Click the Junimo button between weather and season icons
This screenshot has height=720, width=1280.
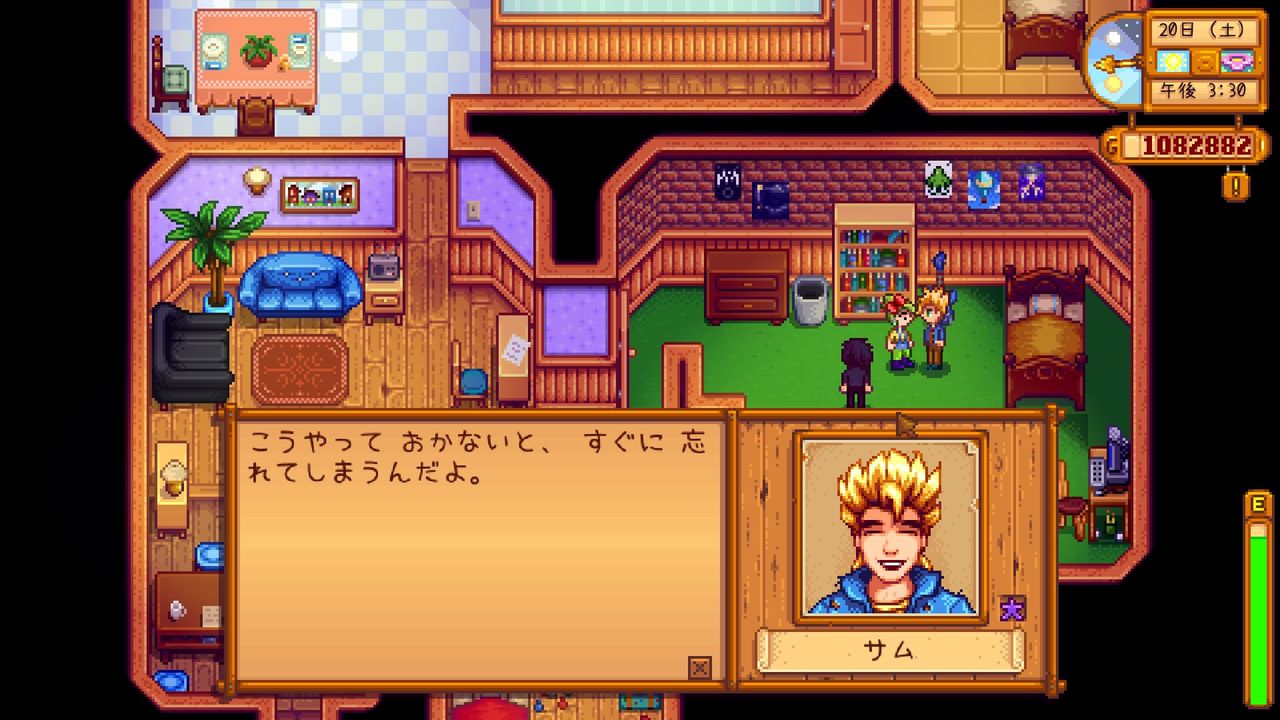coord(1205,62)
